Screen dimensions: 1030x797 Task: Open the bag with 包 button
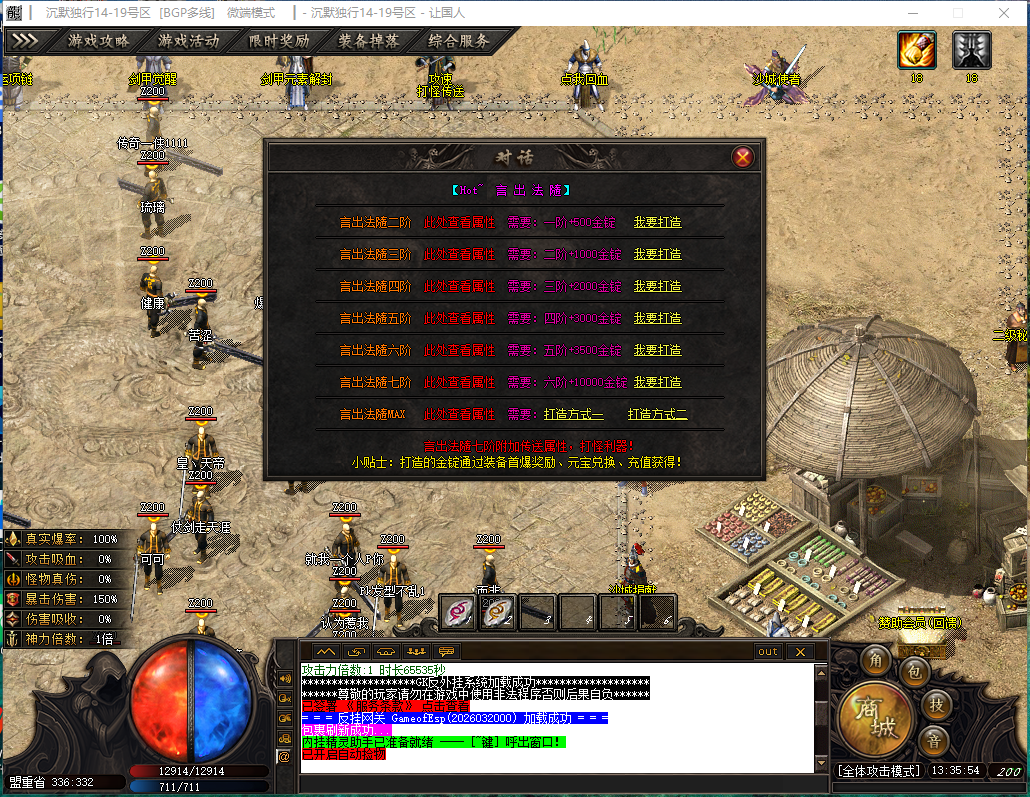coord(913,672)
